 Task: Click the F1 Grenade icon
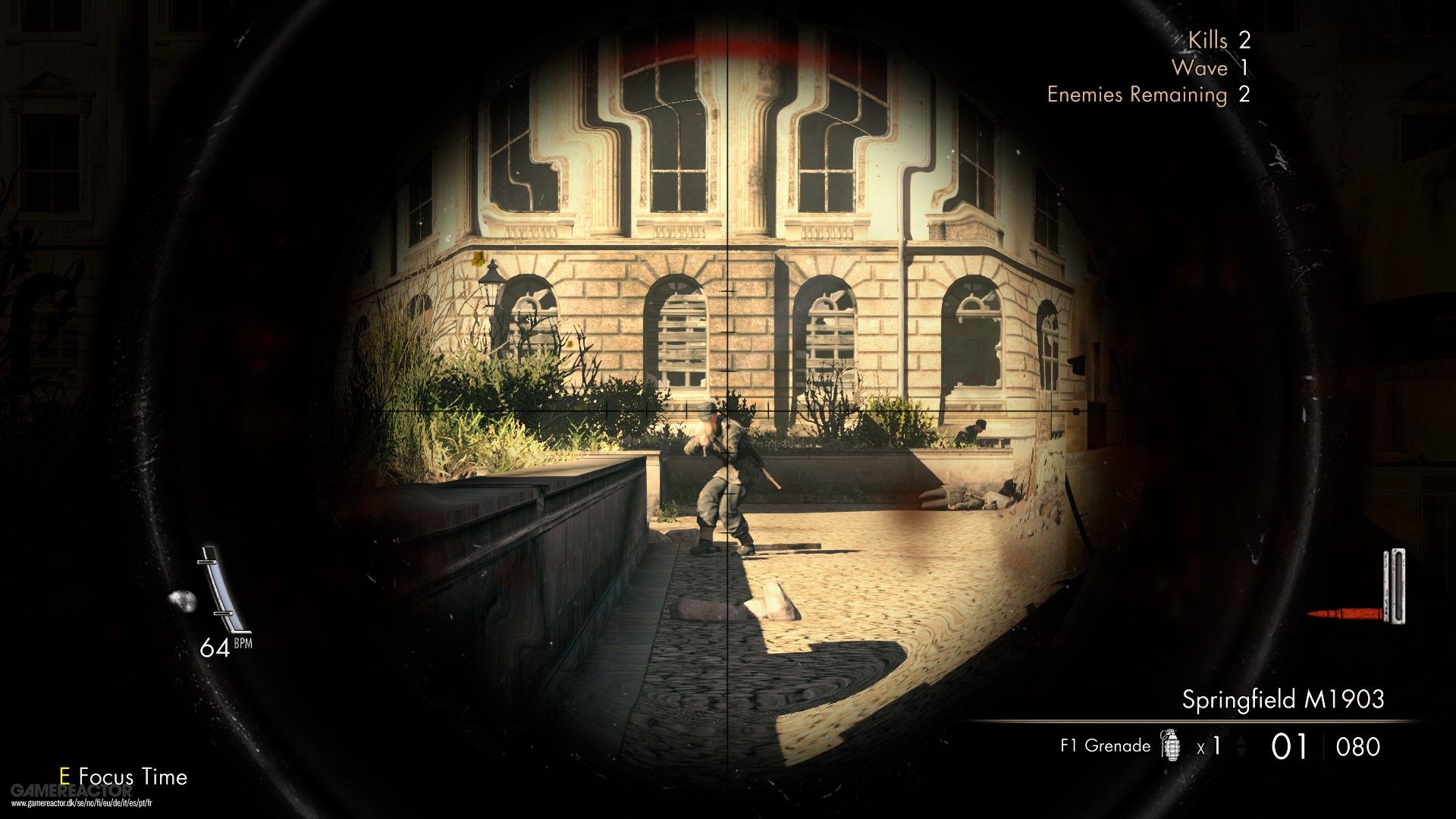pos(1172,745)
